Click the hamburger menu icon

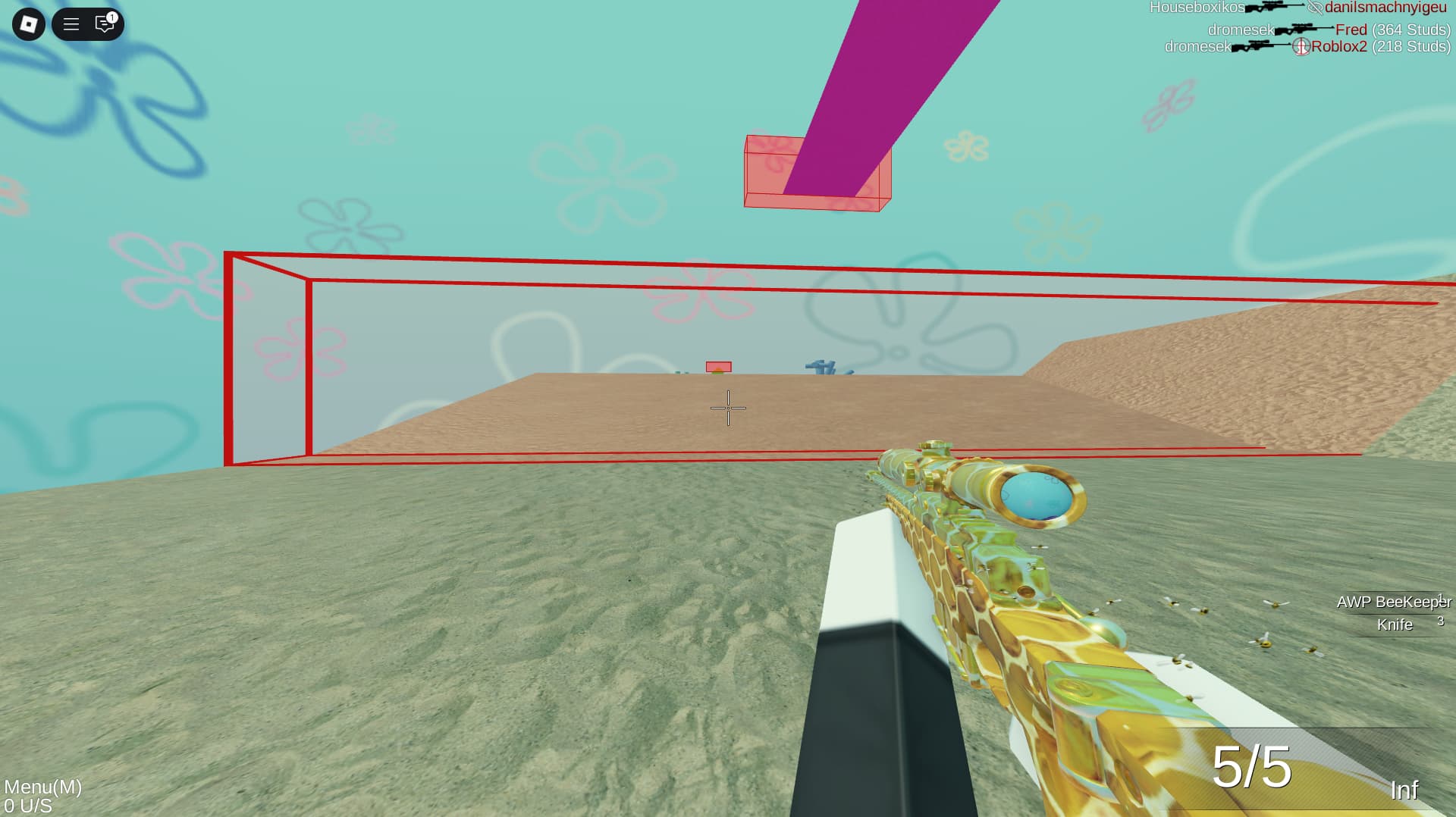[72, 25]
